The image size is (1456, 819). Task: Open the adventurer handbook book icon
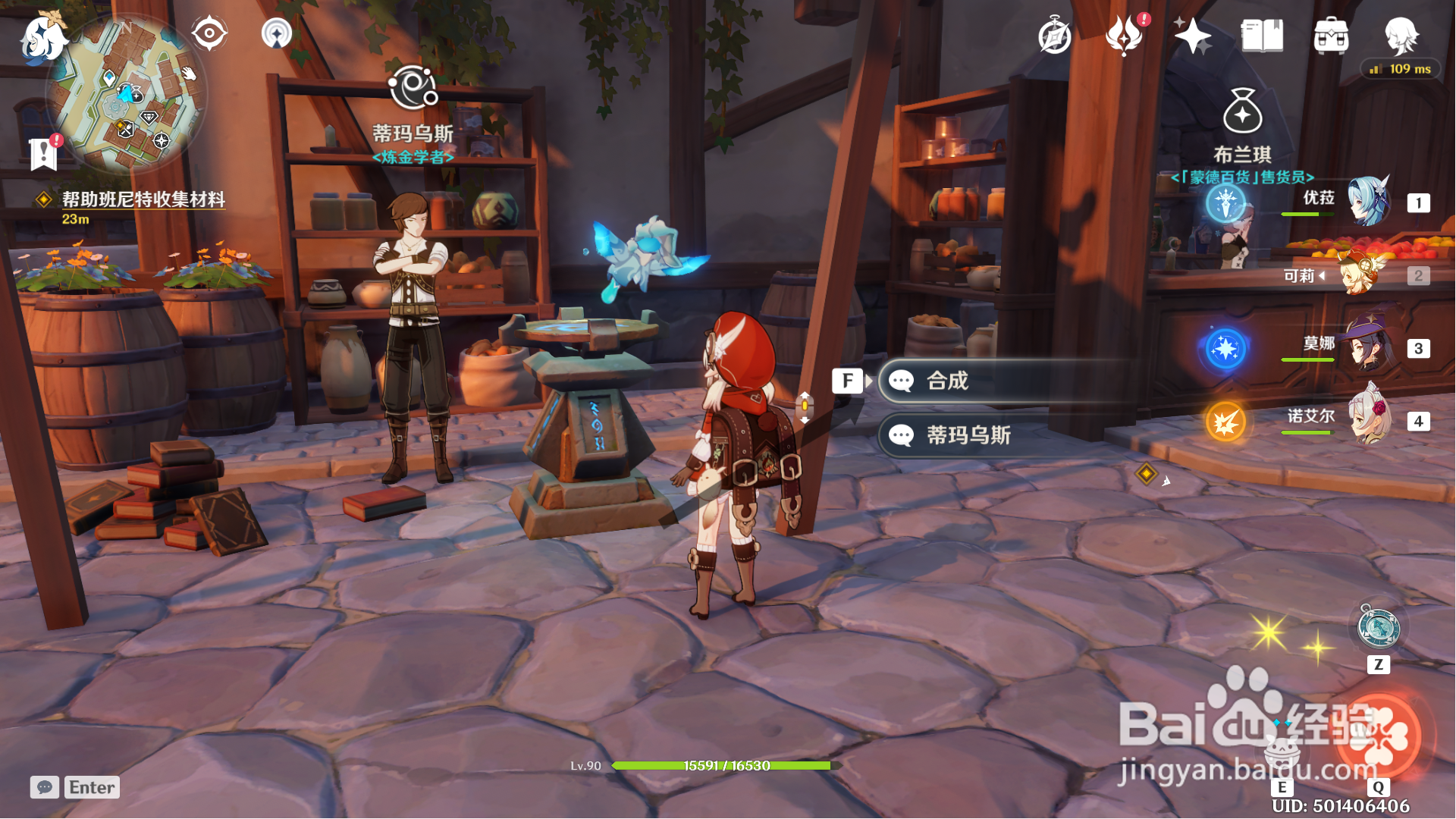click(1262, 36)
